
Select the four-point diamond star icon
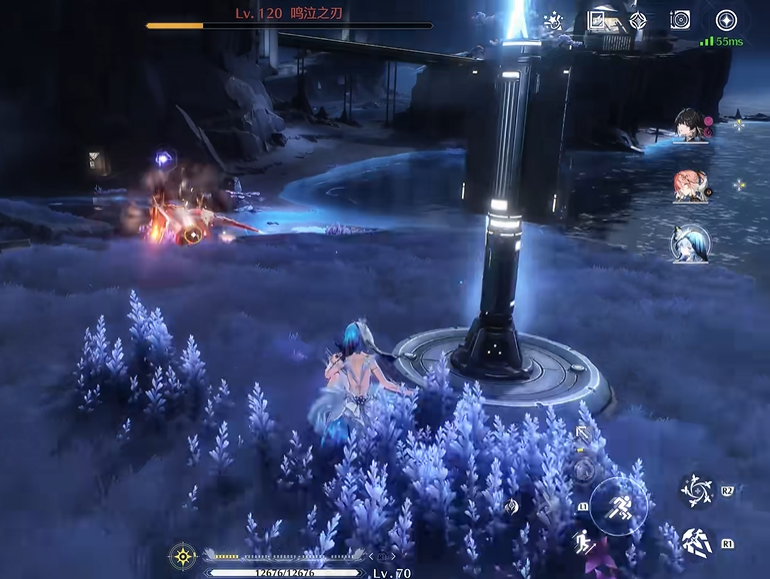tap(638, 20)
